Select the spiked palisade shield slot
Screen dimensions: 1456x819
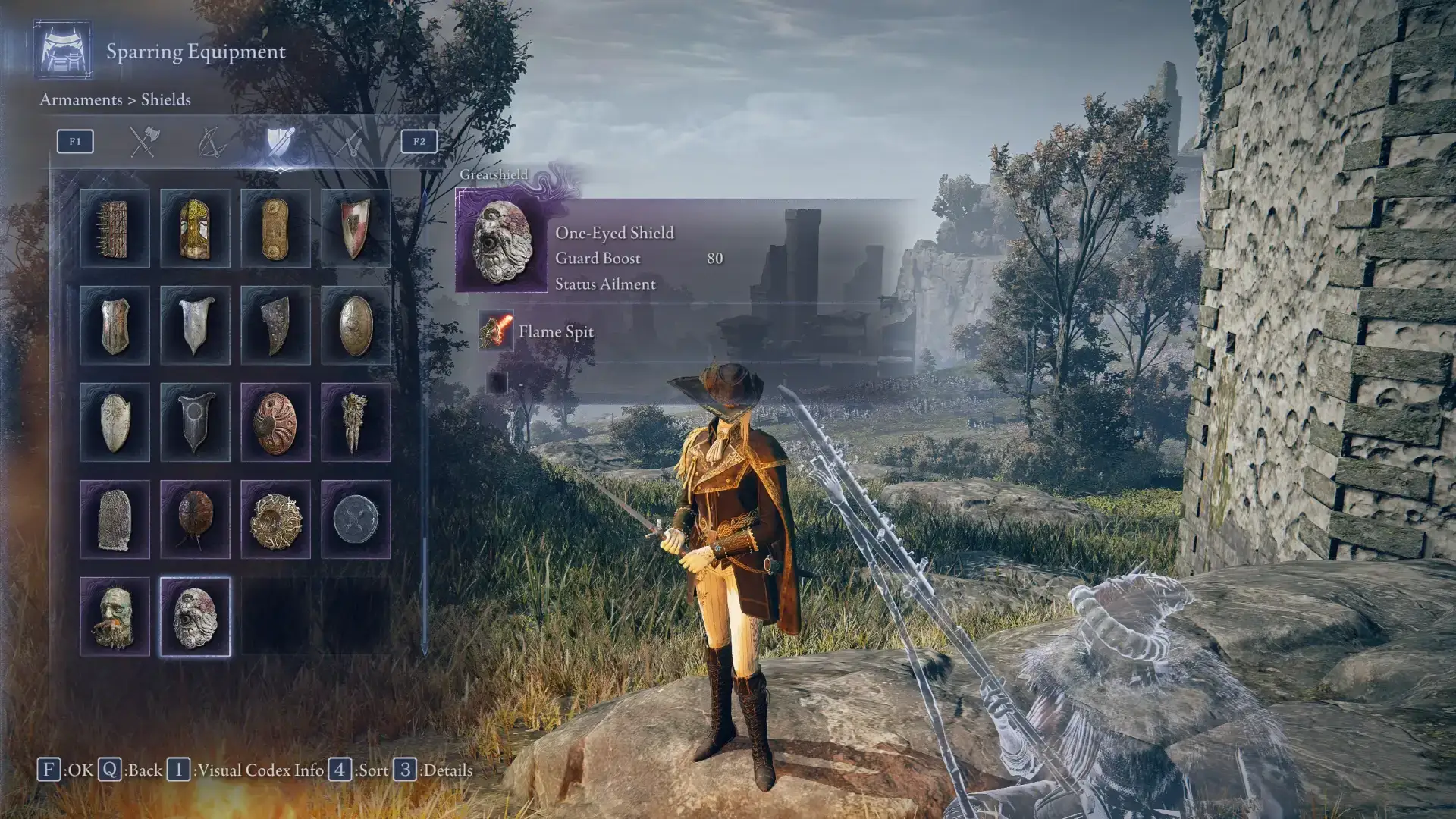[115, 228]
